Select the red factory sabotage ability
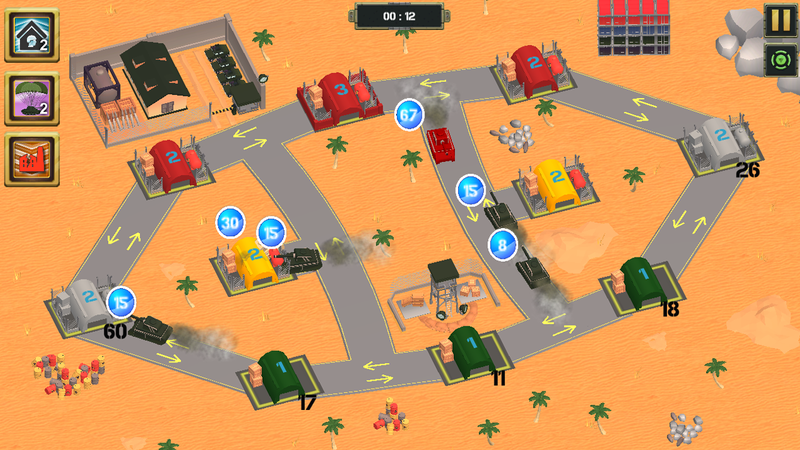Viewport: 800px width, 450px height. [32, 160]
